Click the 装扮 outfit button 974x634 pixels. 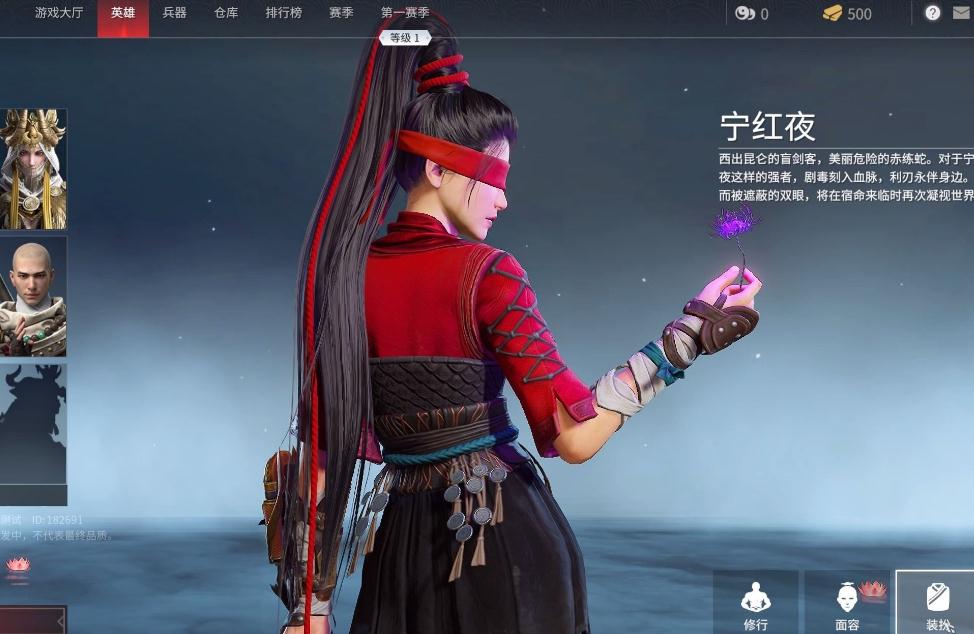(937, 604)
